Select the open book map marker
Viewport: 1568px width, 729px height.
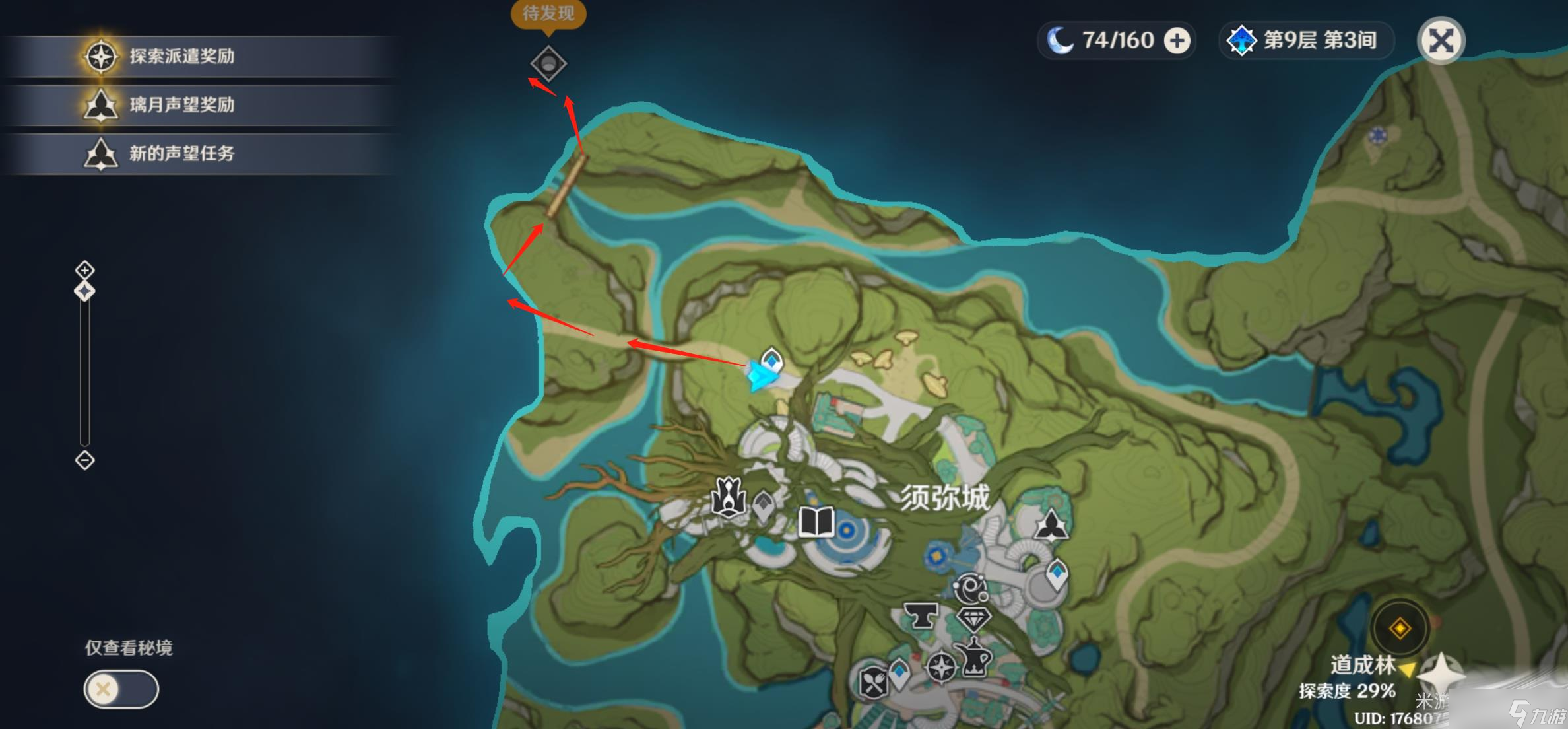pos(816,522)
